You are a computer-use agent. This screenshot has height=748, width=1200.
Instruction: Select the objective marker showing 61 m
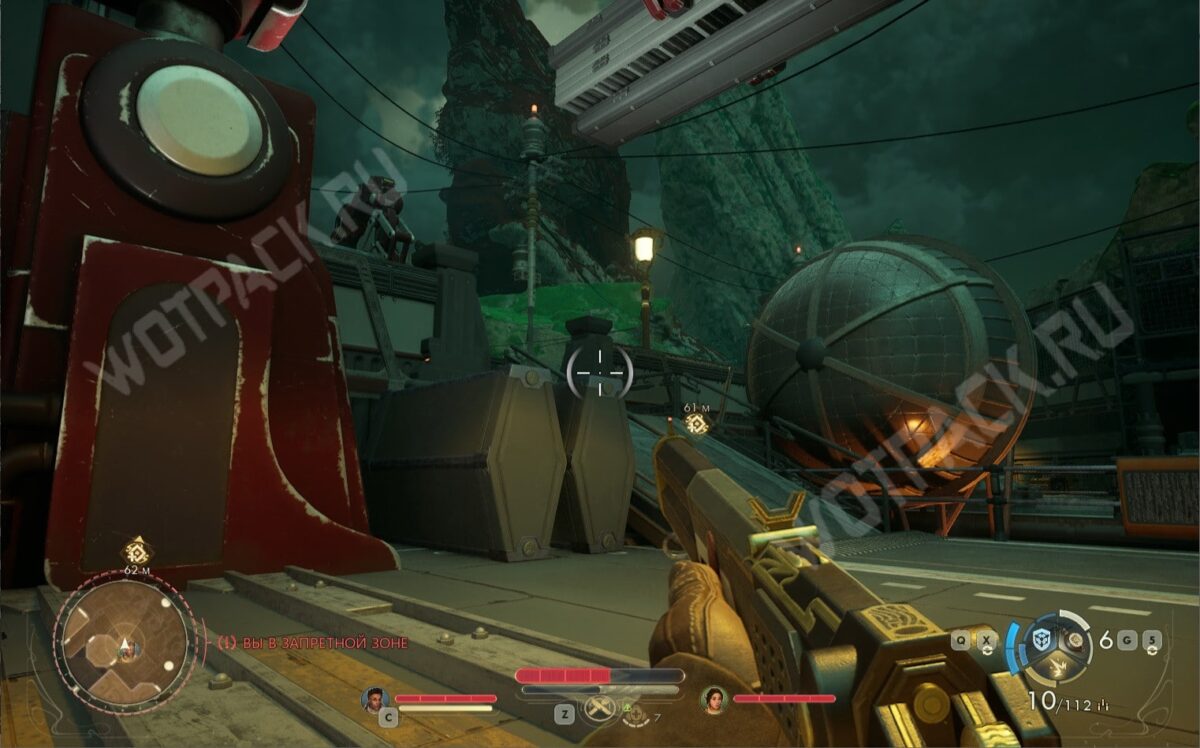coord(697,424)
